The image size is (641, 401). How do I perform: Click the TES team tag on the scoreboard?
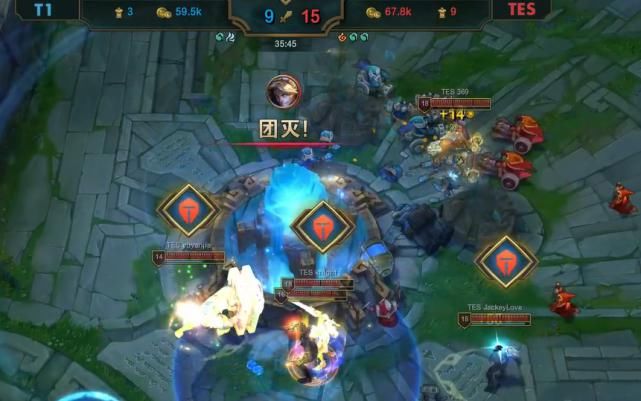[520, 11]
